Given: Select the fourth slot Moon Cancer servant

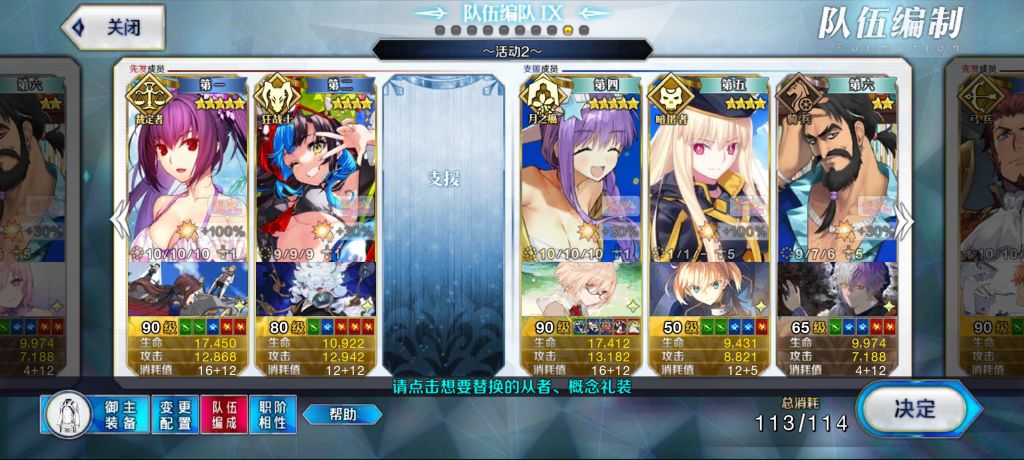Looking at the screenshot, I should [580, 180].
